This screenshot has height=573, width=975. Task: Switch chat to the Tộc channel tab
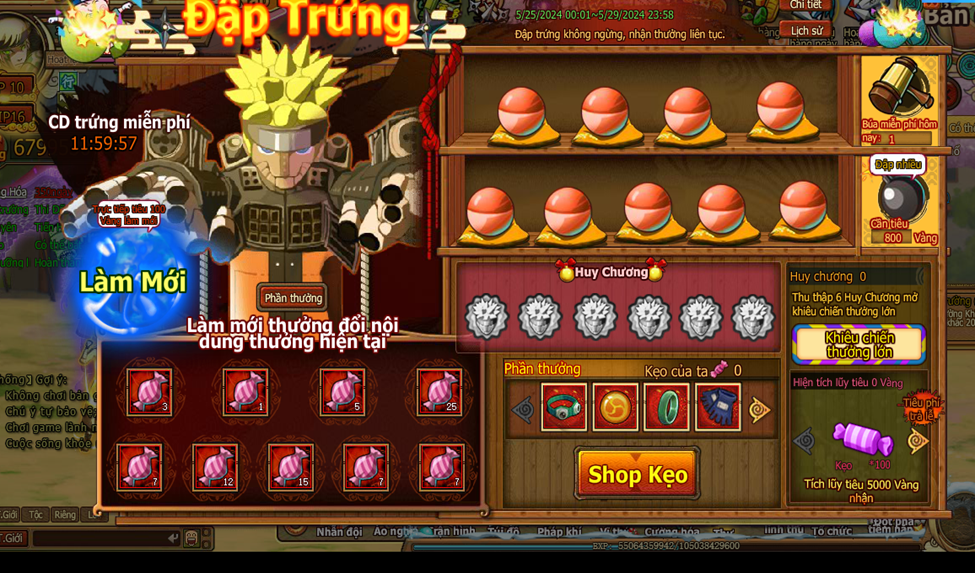[x=36, y=515]
